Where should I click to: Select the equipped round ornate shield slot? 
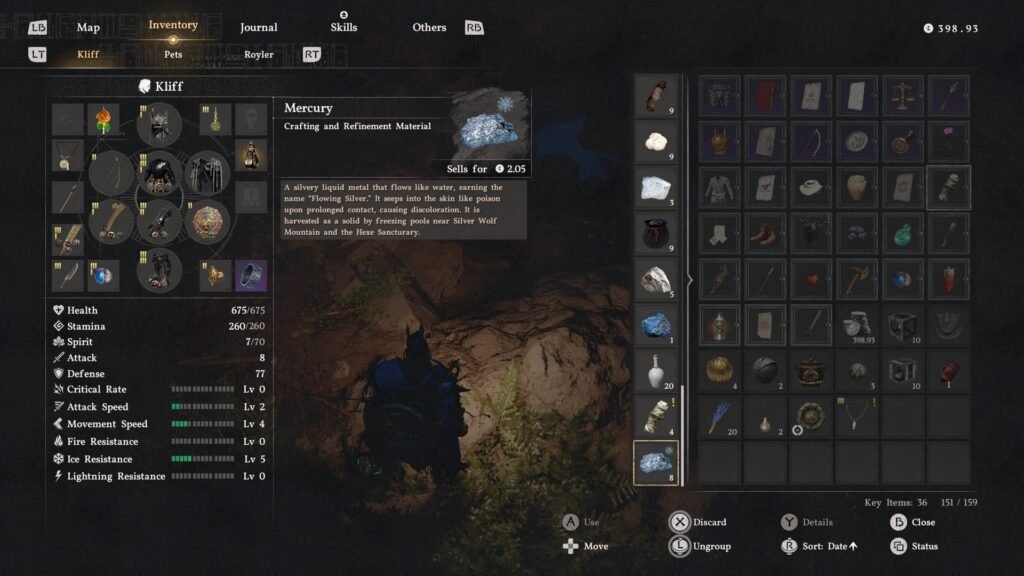(x=208, y=222)
